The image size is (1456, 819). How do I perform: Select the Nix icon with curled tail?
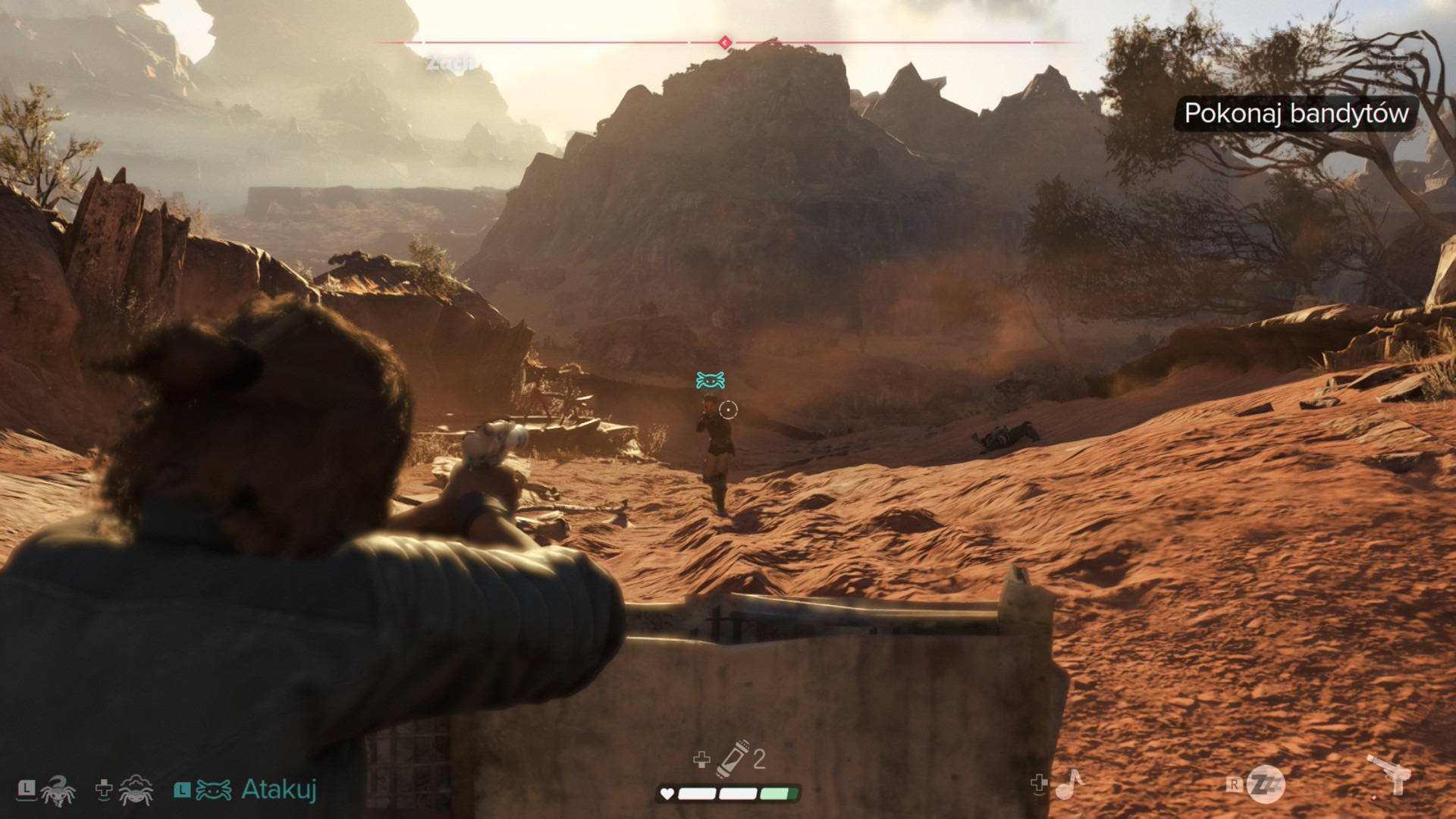pos(58,790)
